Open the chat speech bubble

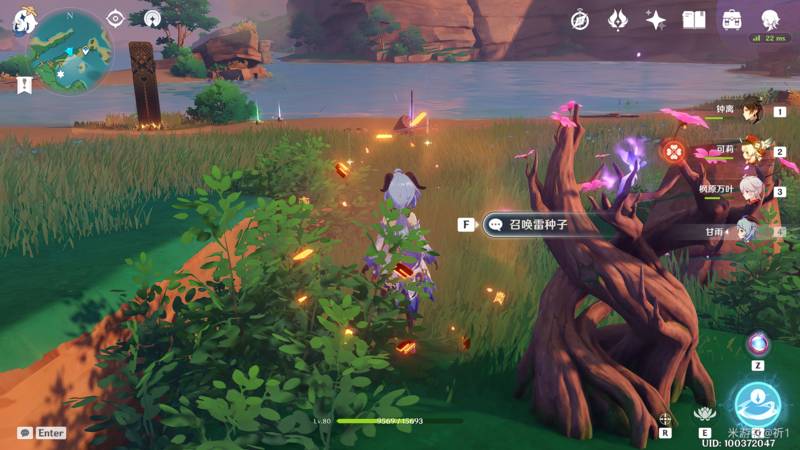[25, 433]
